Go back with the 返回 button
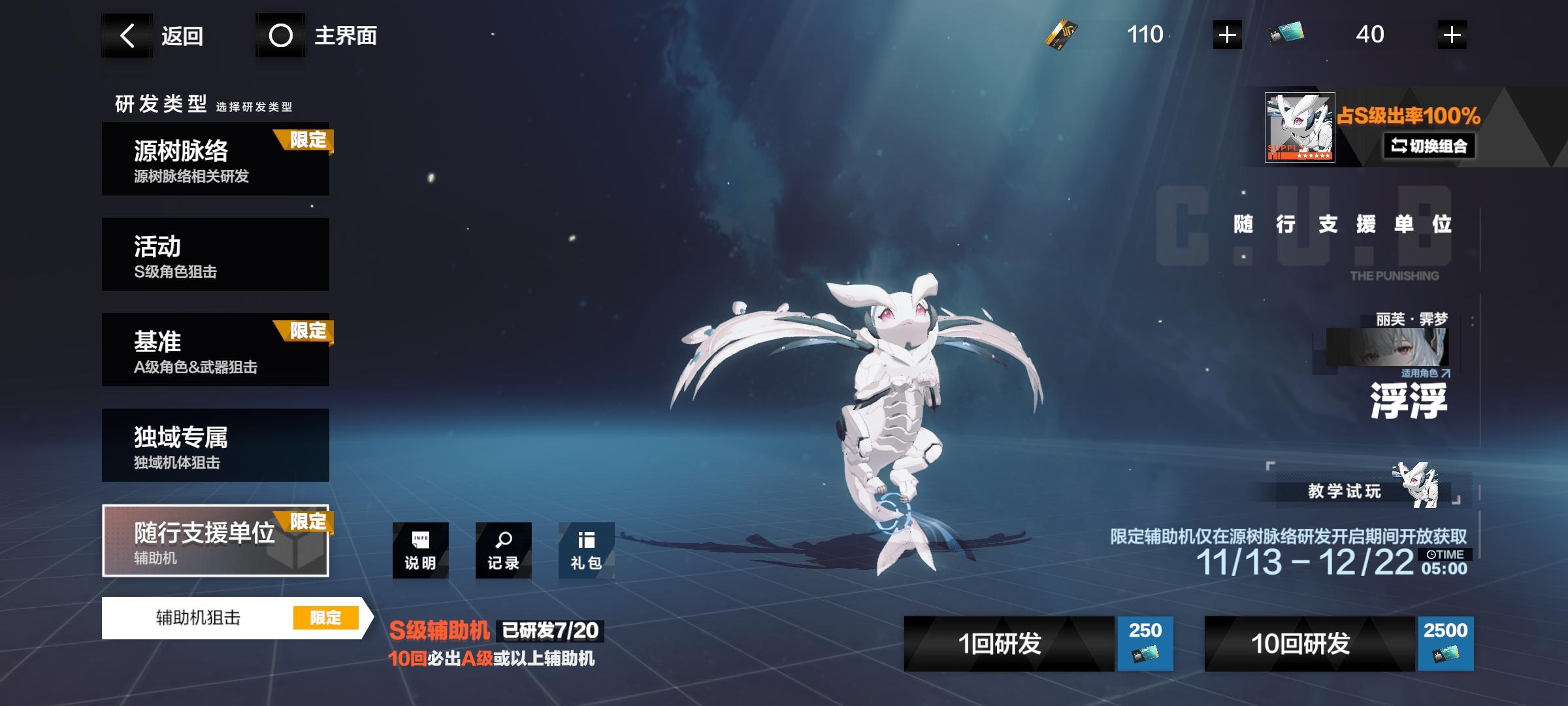Image resolution: width=1568 pixels, height=706 pixels. click(162, 35)
